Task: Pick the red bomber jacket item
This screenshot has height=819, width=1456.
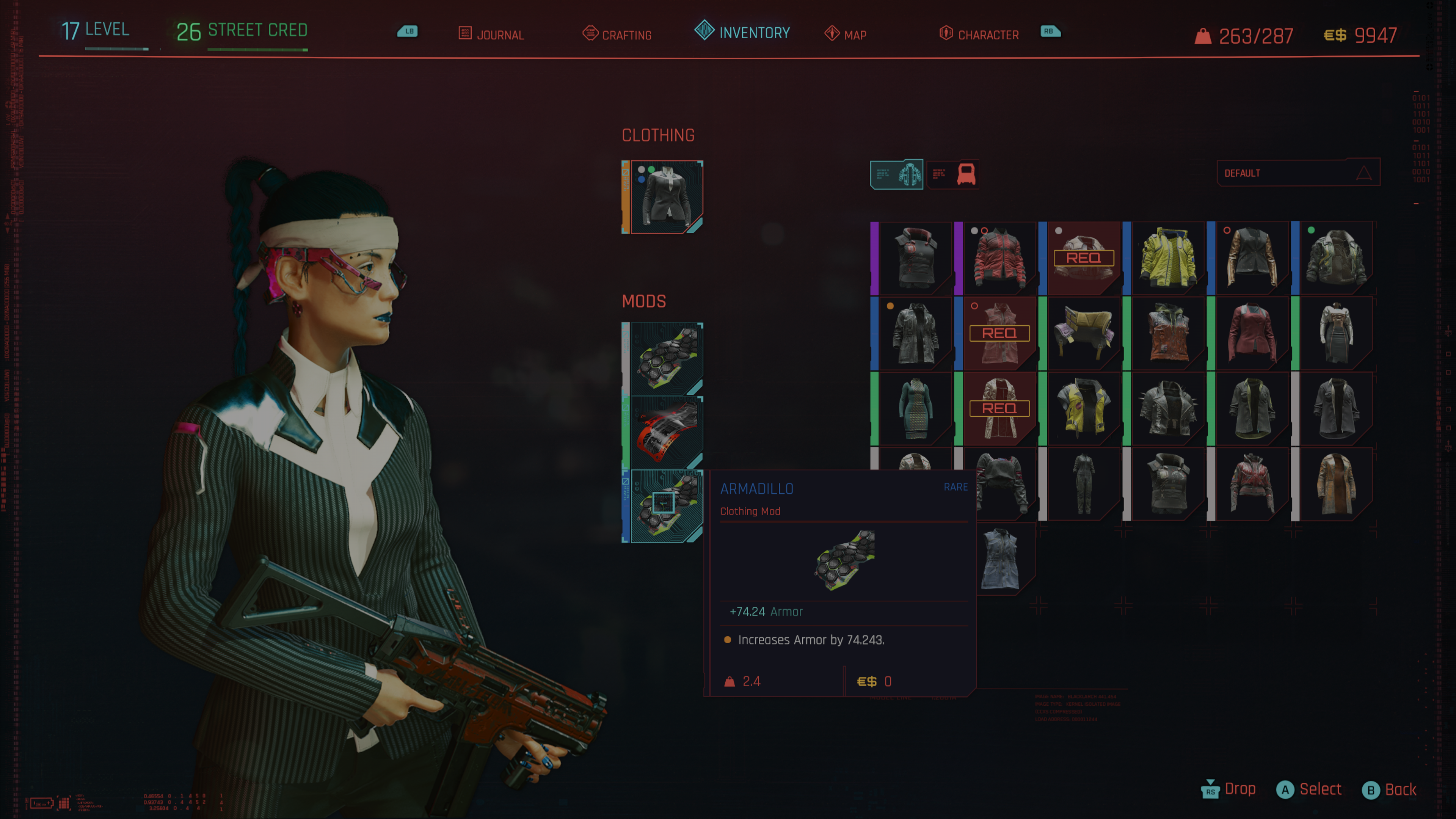Action: (999, 258)
